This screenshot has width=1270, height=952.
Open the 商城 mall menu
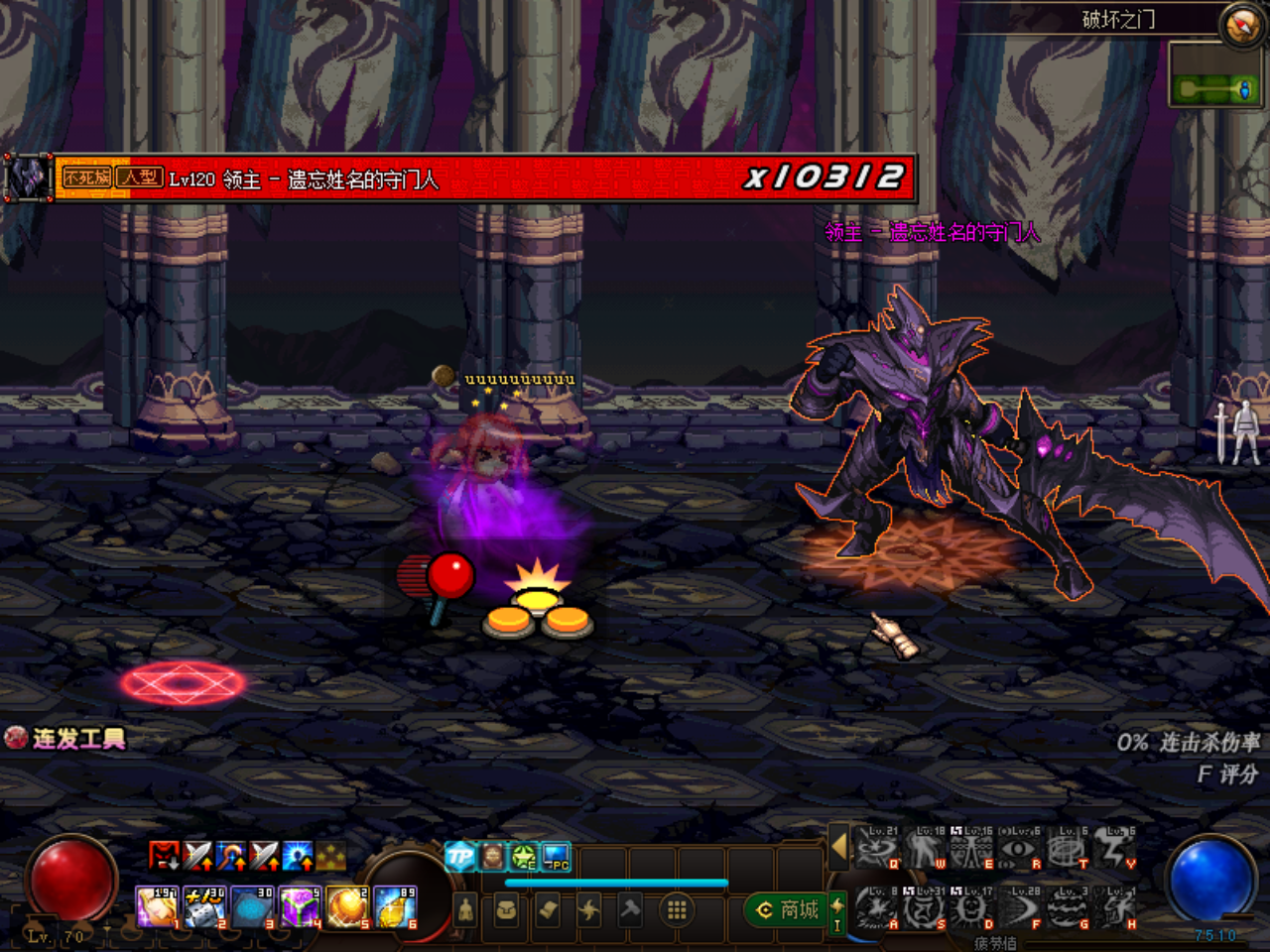[787, 908]
